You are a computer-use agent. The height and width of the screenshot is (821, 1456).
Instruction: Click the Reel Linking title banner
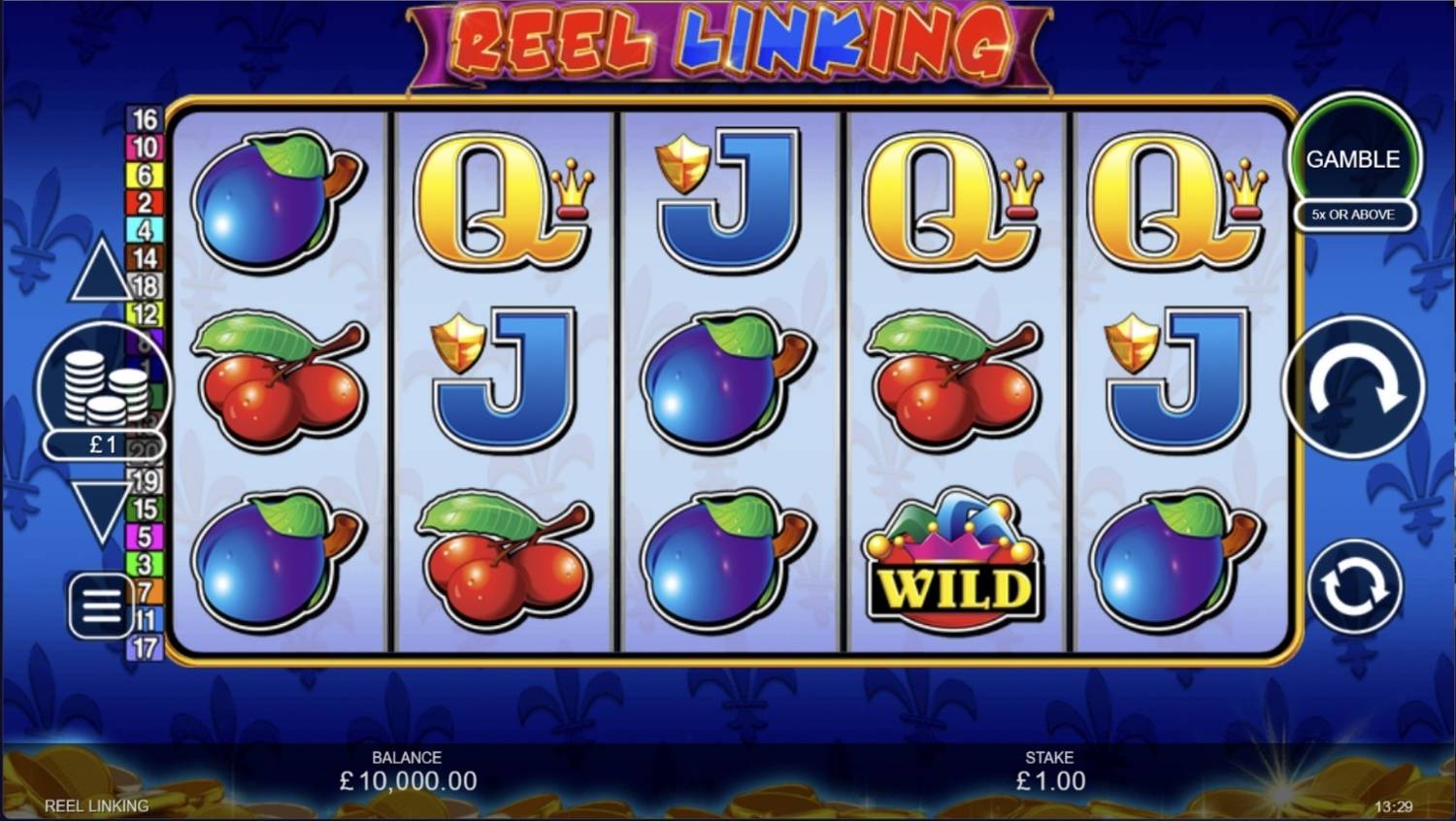(726, 43)
